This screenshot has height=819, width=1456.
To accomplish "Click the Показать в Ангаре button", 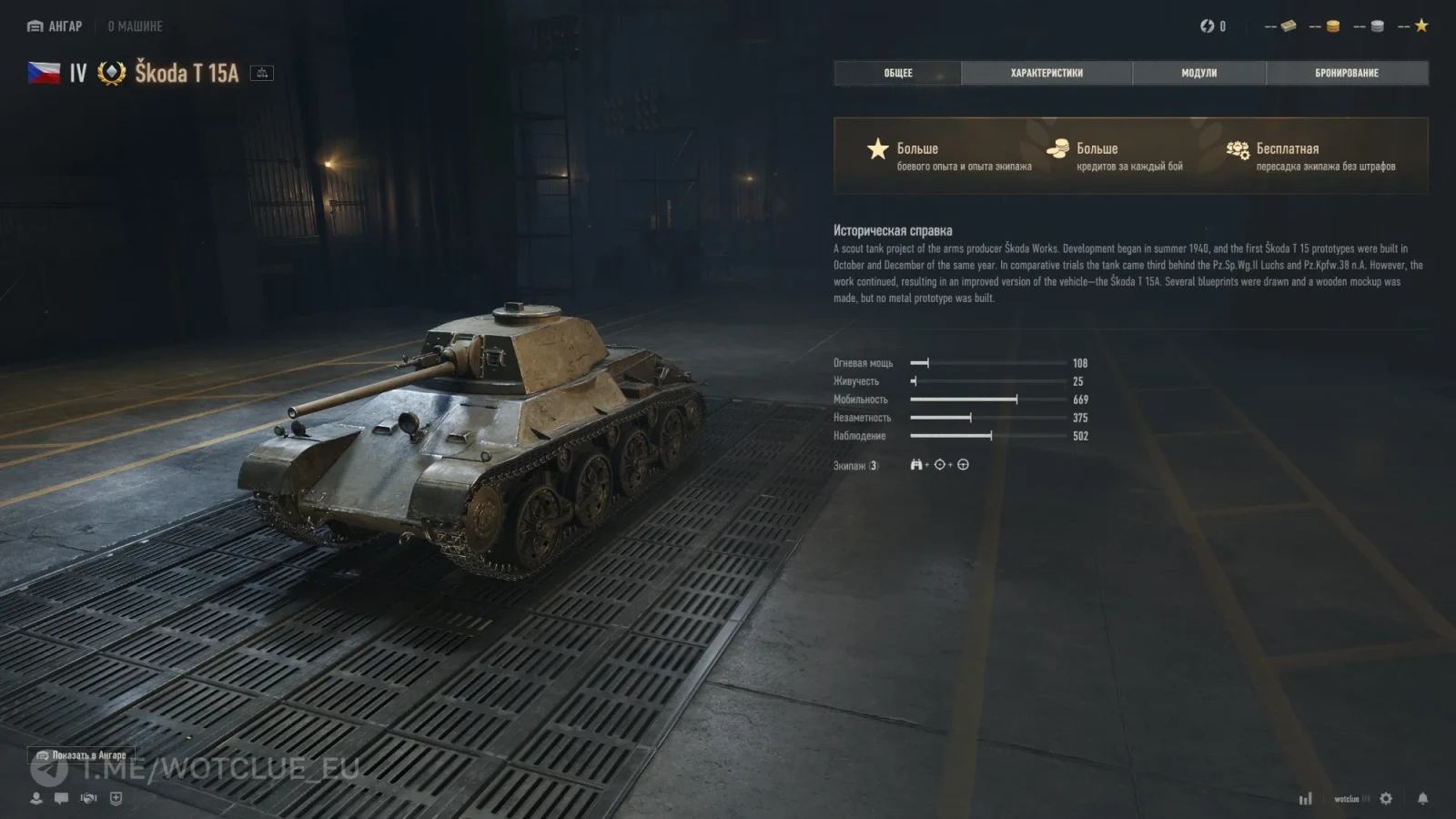I will (81, 755).
